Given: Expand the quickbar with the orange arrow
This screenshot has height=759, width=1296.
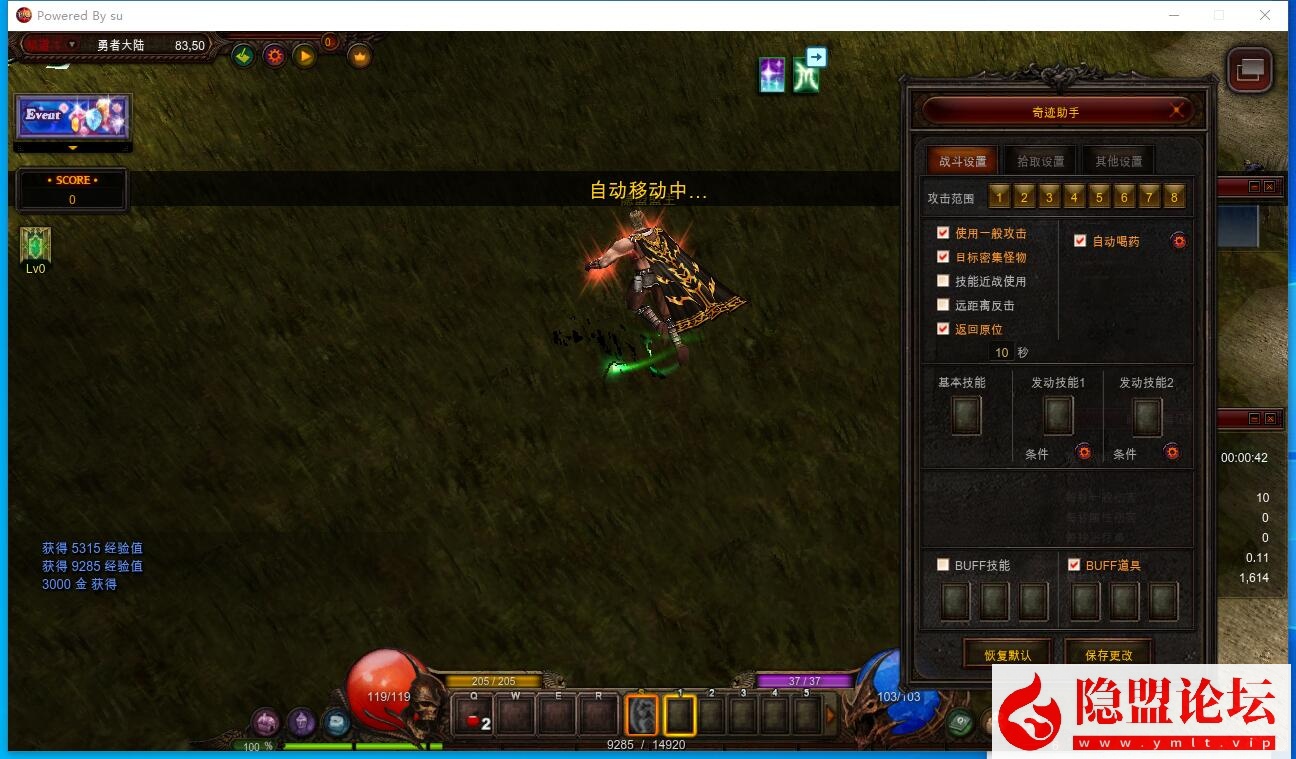Looking at the screenshot, I should click(832, 712).
